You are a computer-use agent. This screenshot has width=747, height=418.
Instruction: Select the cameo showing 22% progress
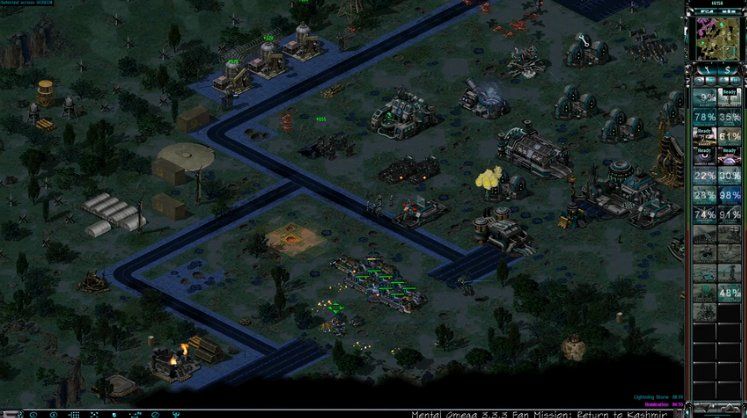[705, 176]
